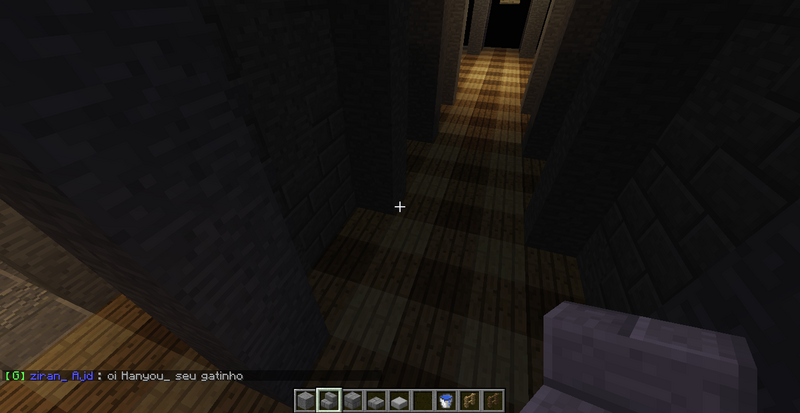Pick the stone bricks block slot
This screenshot has height=413, width=800.
coord(352,400)
